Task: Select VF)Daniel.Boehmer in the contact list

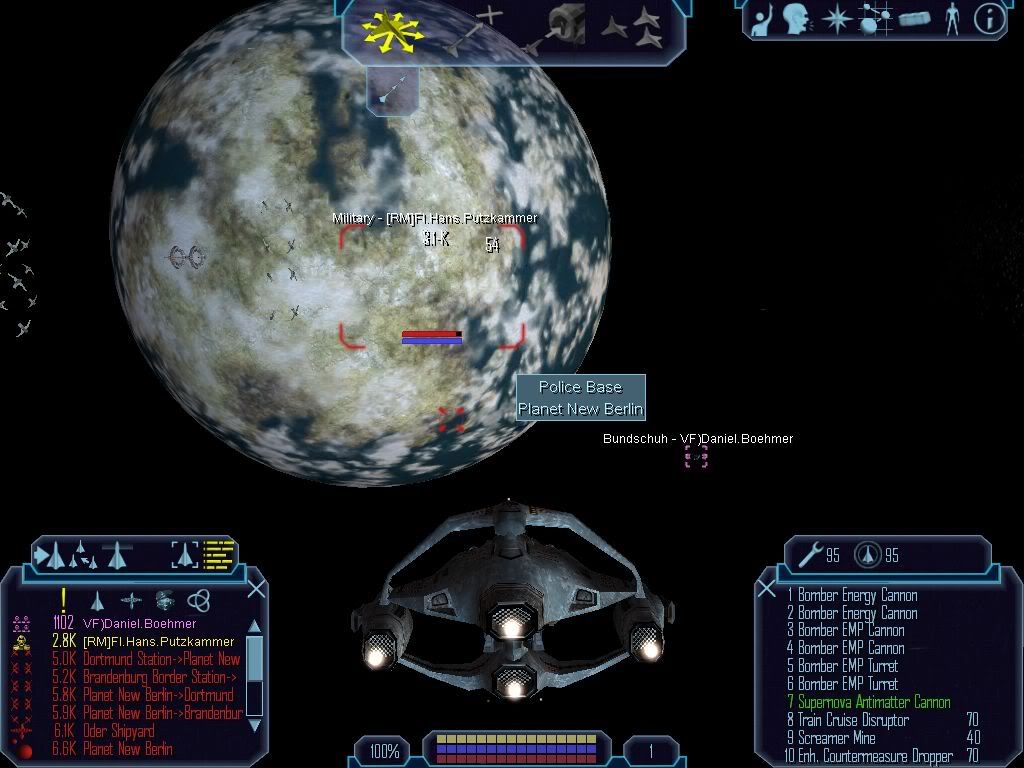Action: pos(139,624)
